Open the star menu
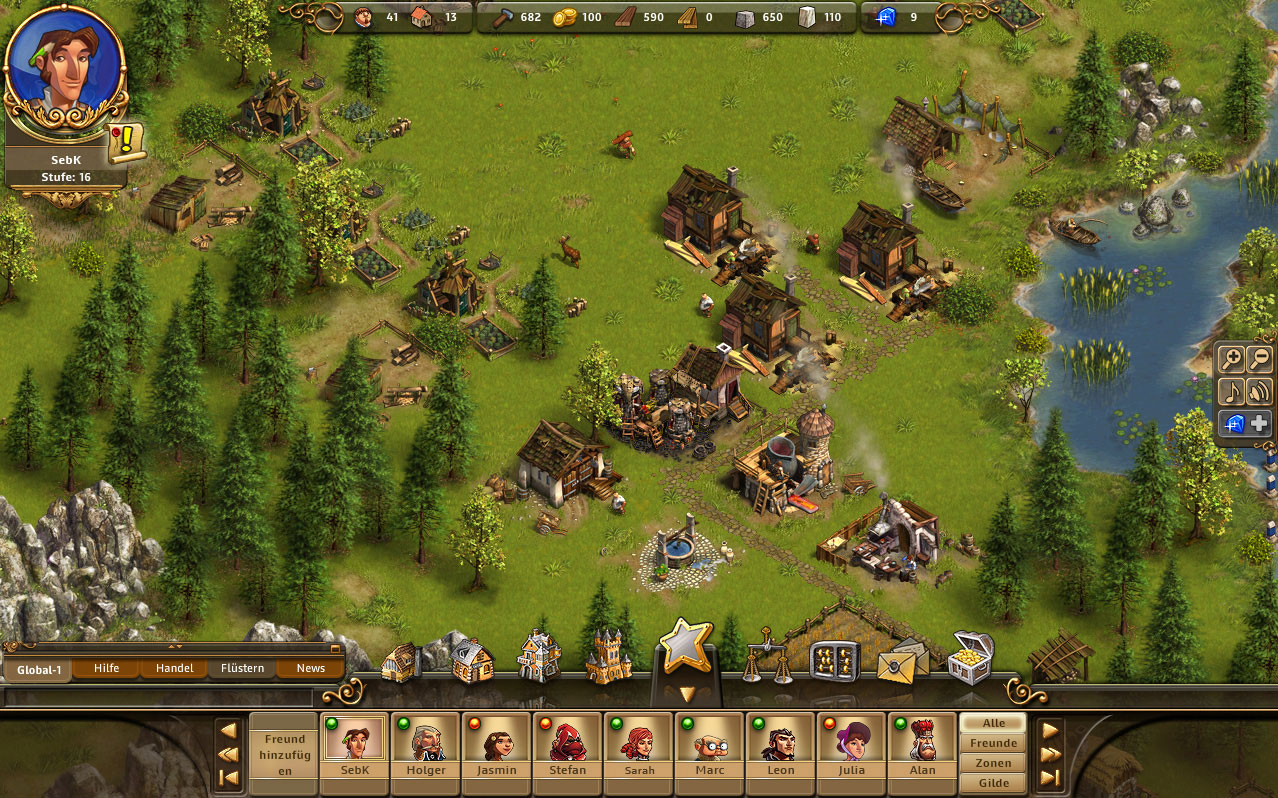1278x798 pixels. point(685,648)
